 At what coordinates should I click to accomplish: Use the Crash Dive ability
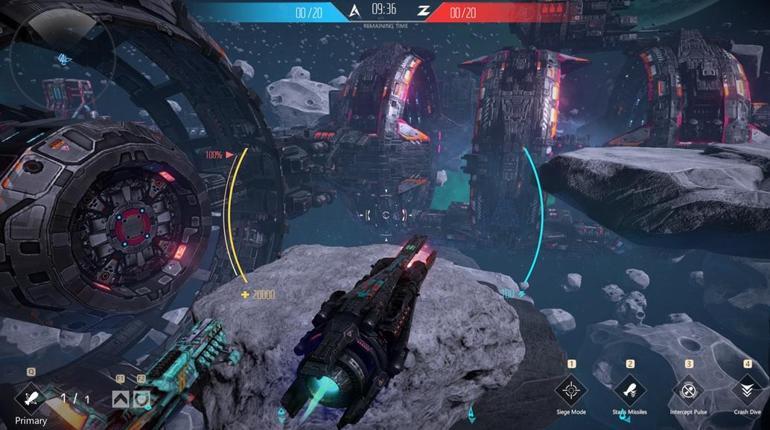coord(747,389)
